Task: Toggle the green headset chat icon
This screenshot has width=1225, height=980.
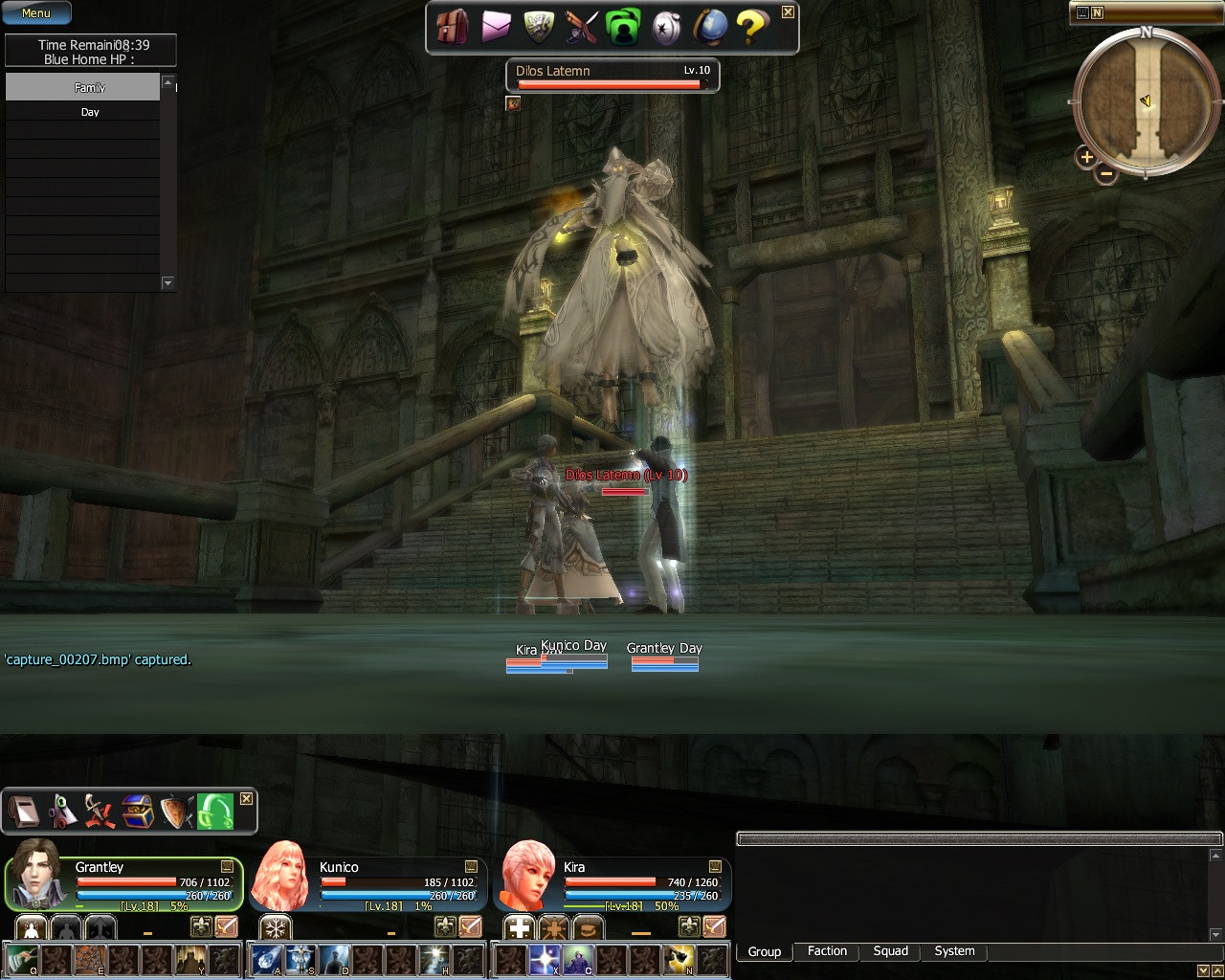Action: [213, 811]
